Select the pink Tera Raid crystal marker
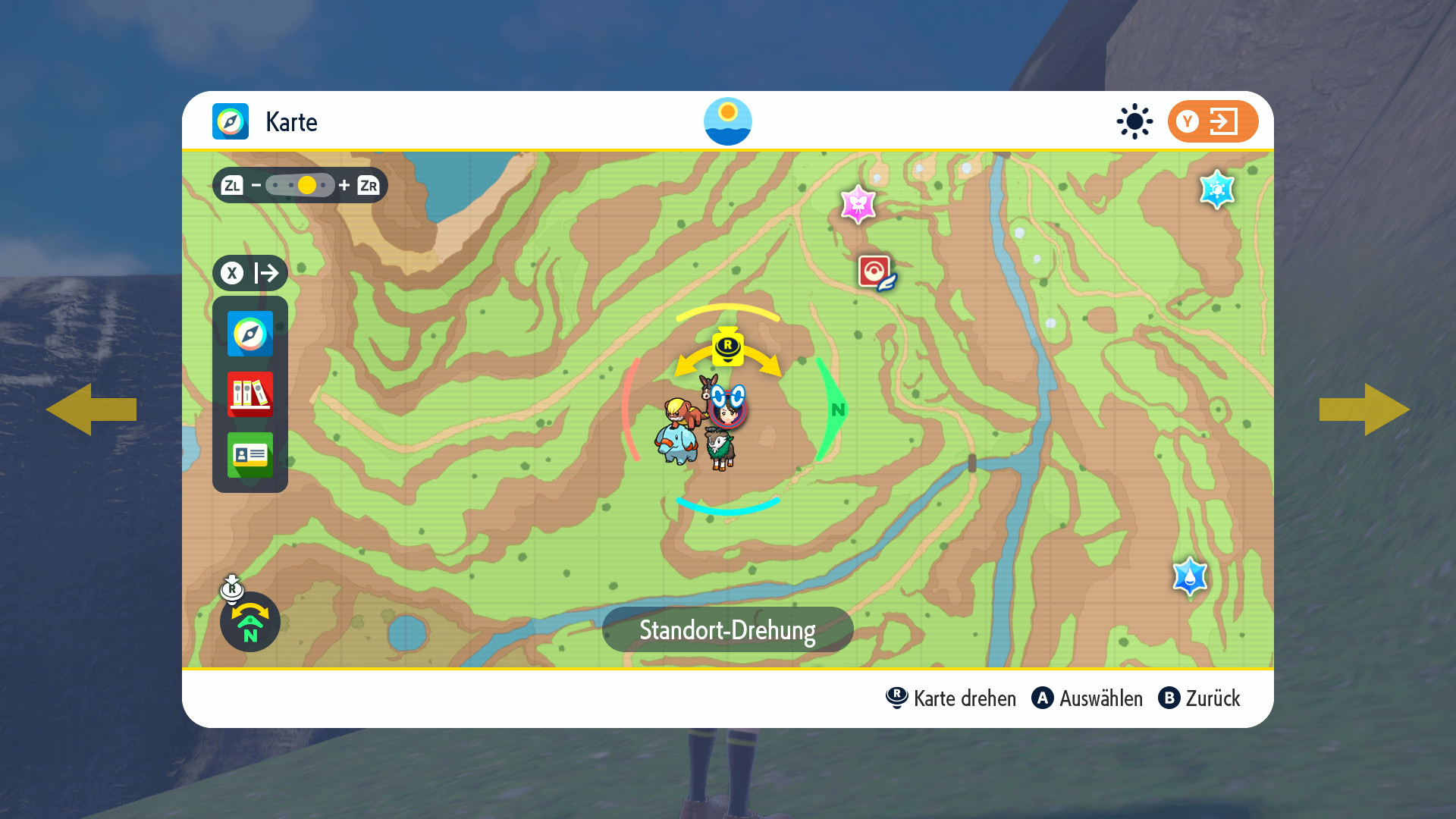1456x819 pixels. tap(858, 204)
